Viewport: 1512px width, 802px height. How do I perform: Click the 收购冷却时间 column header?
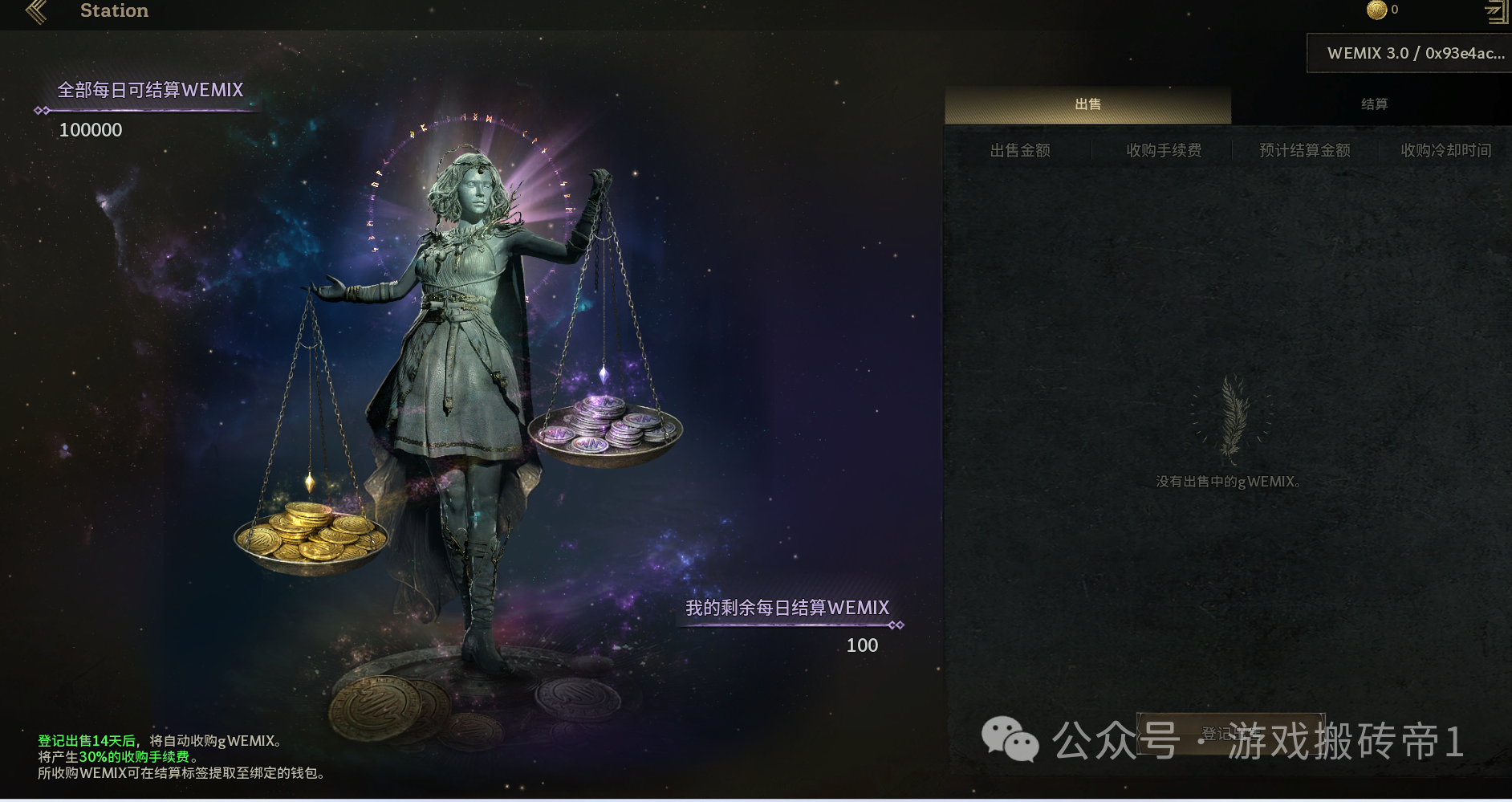click(1445, 149)
